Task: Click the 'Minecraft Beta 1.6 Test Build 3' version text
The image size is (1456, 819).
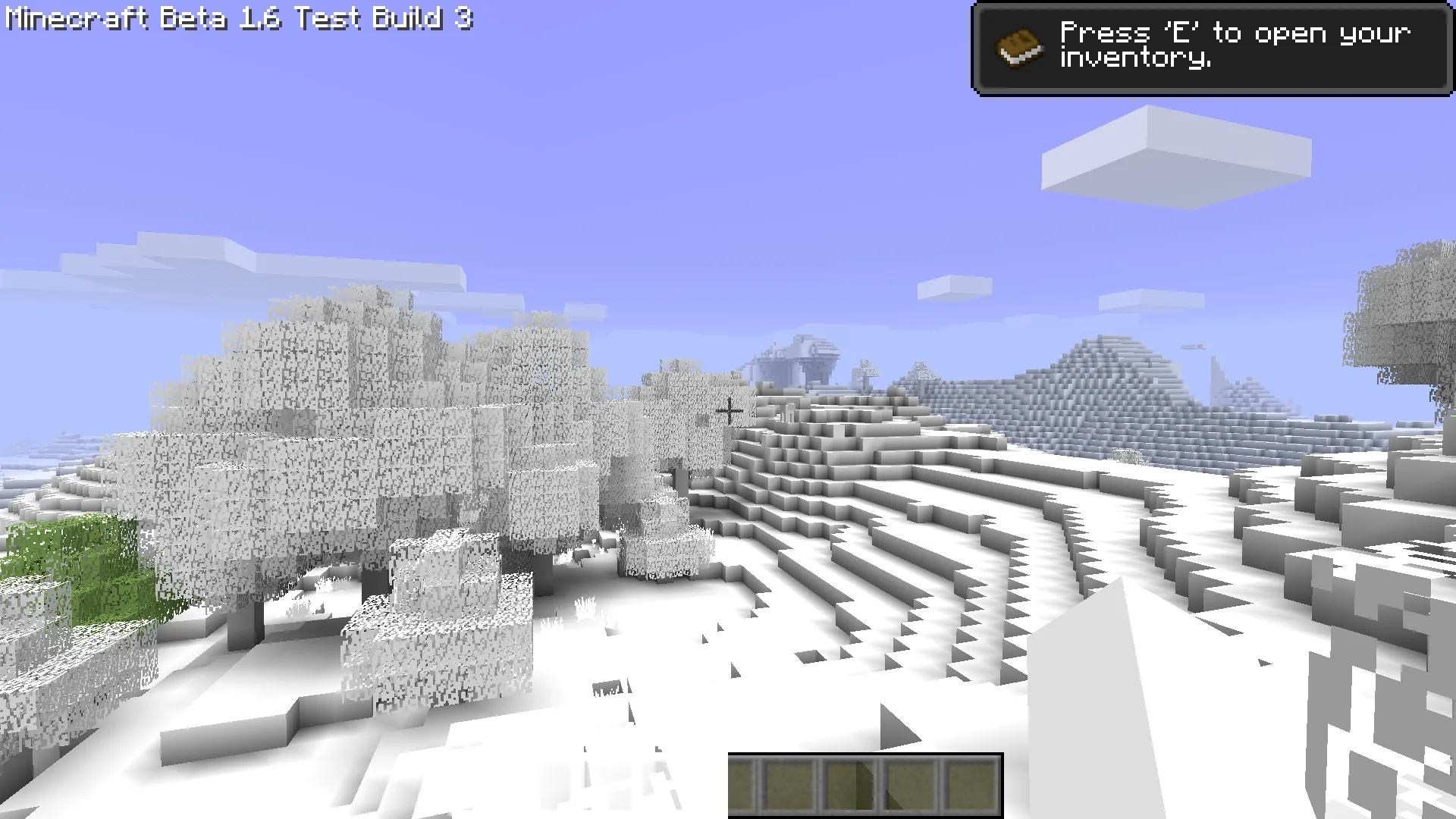Action: [x=235, y=19]
